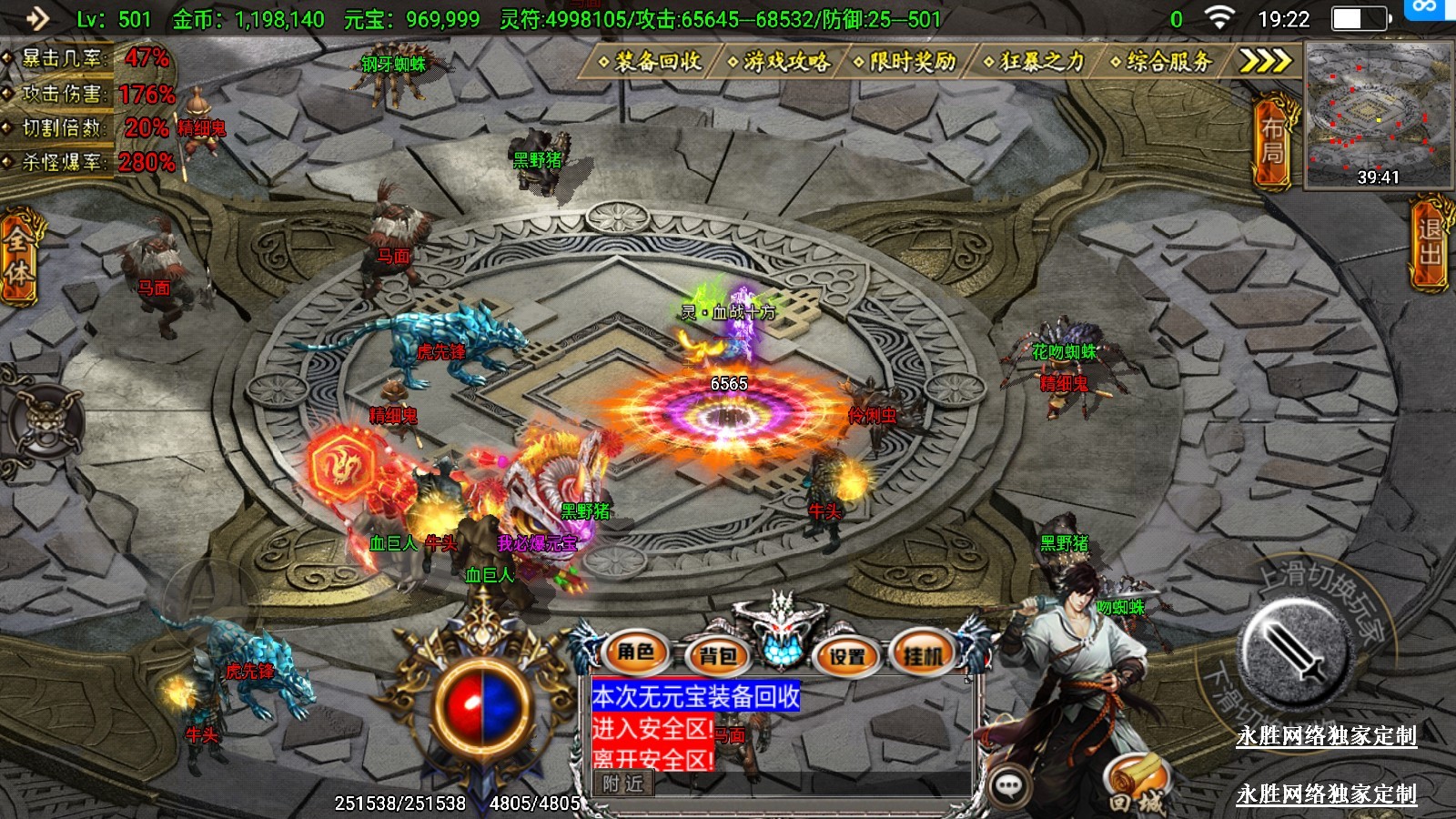This screenshot has height=819, width=1456.
Task: Open the 狂暴之力 berserk power menu
Action: coord(1035,62)
